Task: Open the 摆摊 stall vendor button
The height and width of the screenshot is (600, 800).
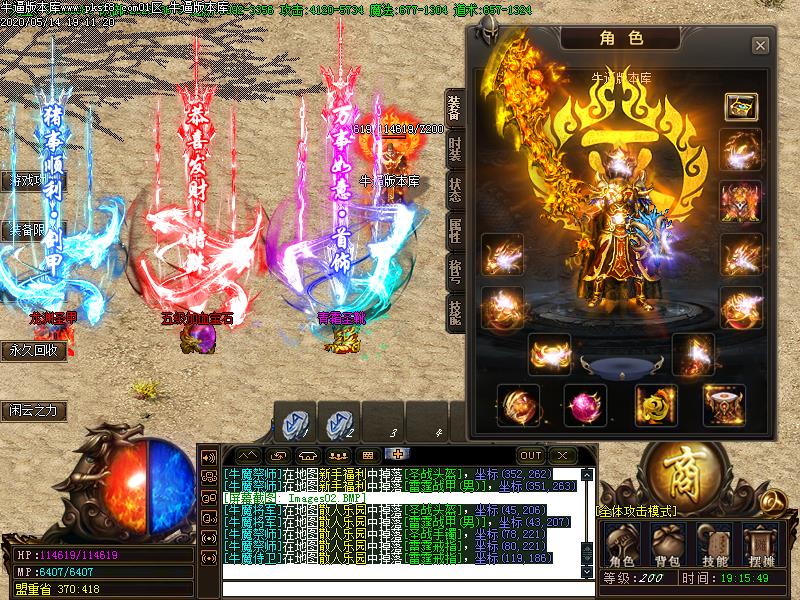Action: pyautogui.click(x=761, y=547)
